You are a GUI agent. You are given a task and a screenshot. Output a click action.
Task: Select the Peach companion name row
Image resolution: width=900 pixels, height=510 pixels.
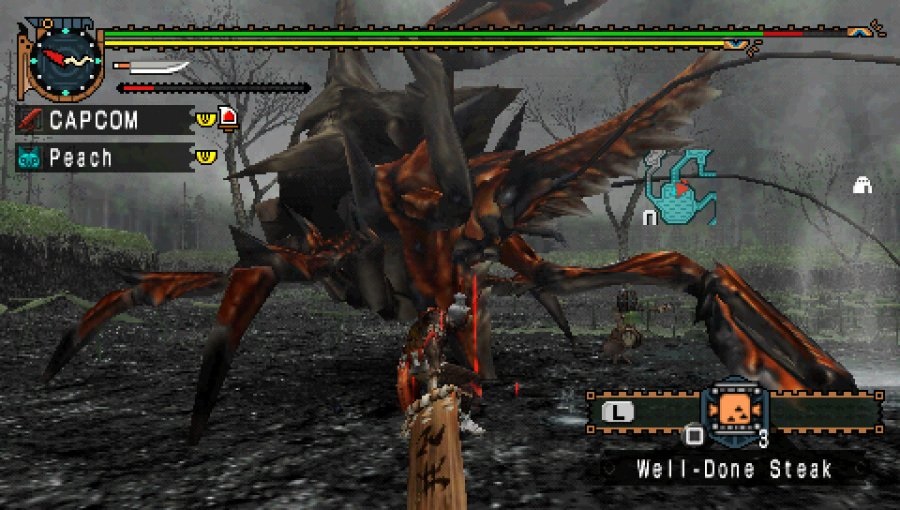[x=104, y=158]
